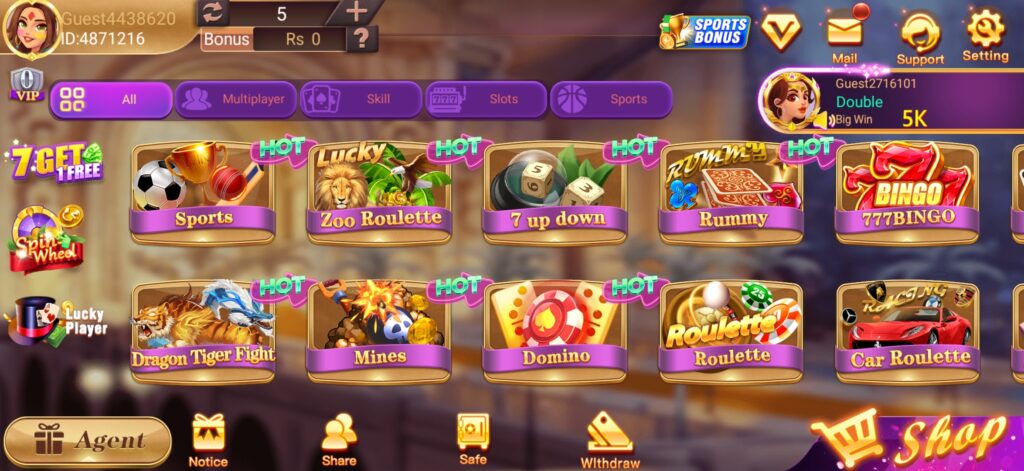This screenshot has height=471, width=1024.
Task: Switch to the Skill games tab
Action: click(x=361, y=99)
